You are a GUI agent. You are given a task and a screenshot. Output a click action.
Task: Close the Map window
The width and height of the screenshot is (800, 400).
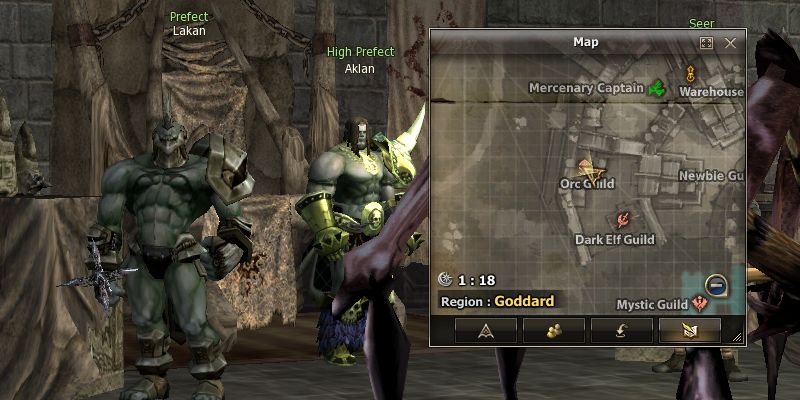pos(730,43)
